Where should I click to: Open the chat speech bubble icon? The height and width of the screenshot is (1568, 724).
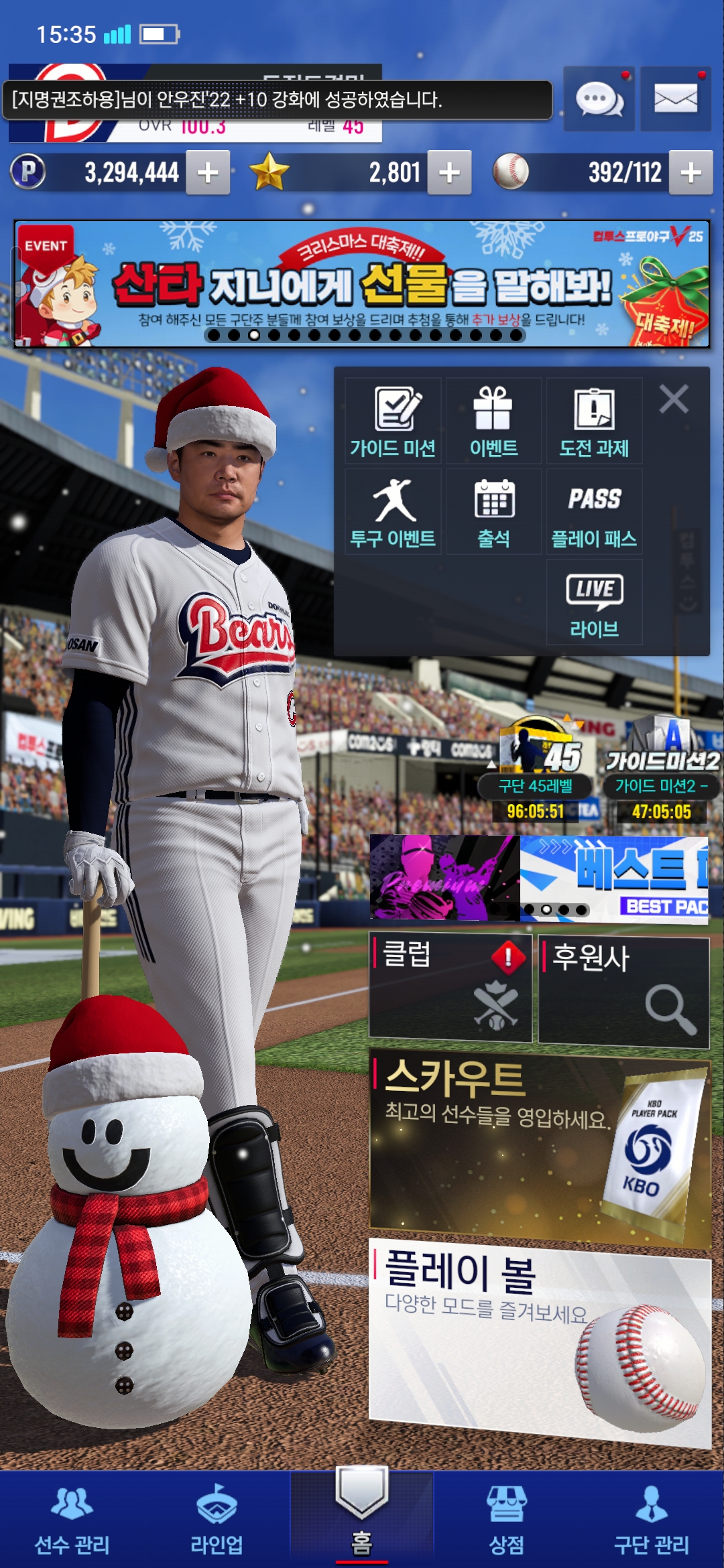click(599, 99)
